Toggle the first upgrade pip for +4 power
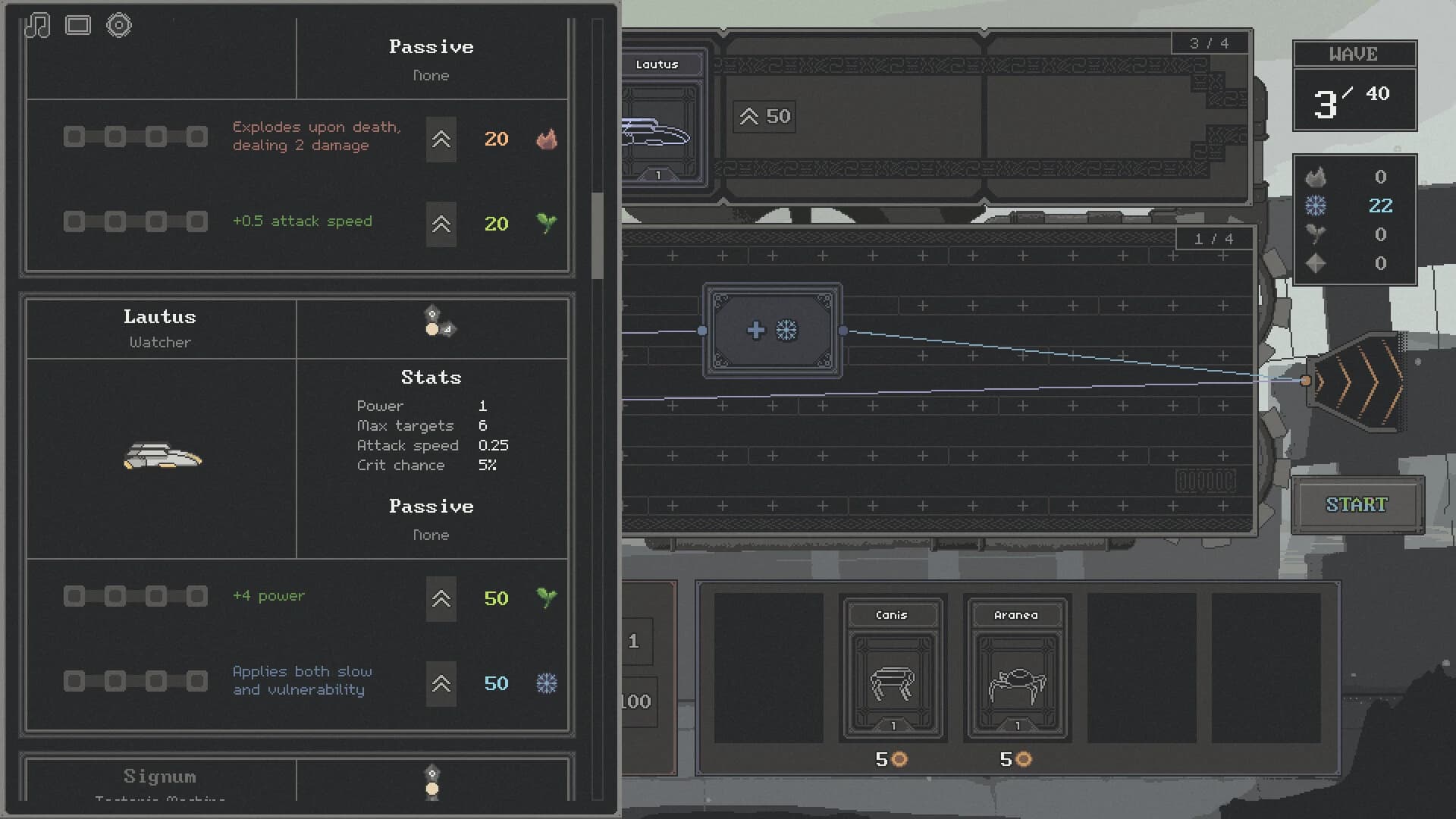Viewport: 1456px width, 819px height. coord(74,596)
